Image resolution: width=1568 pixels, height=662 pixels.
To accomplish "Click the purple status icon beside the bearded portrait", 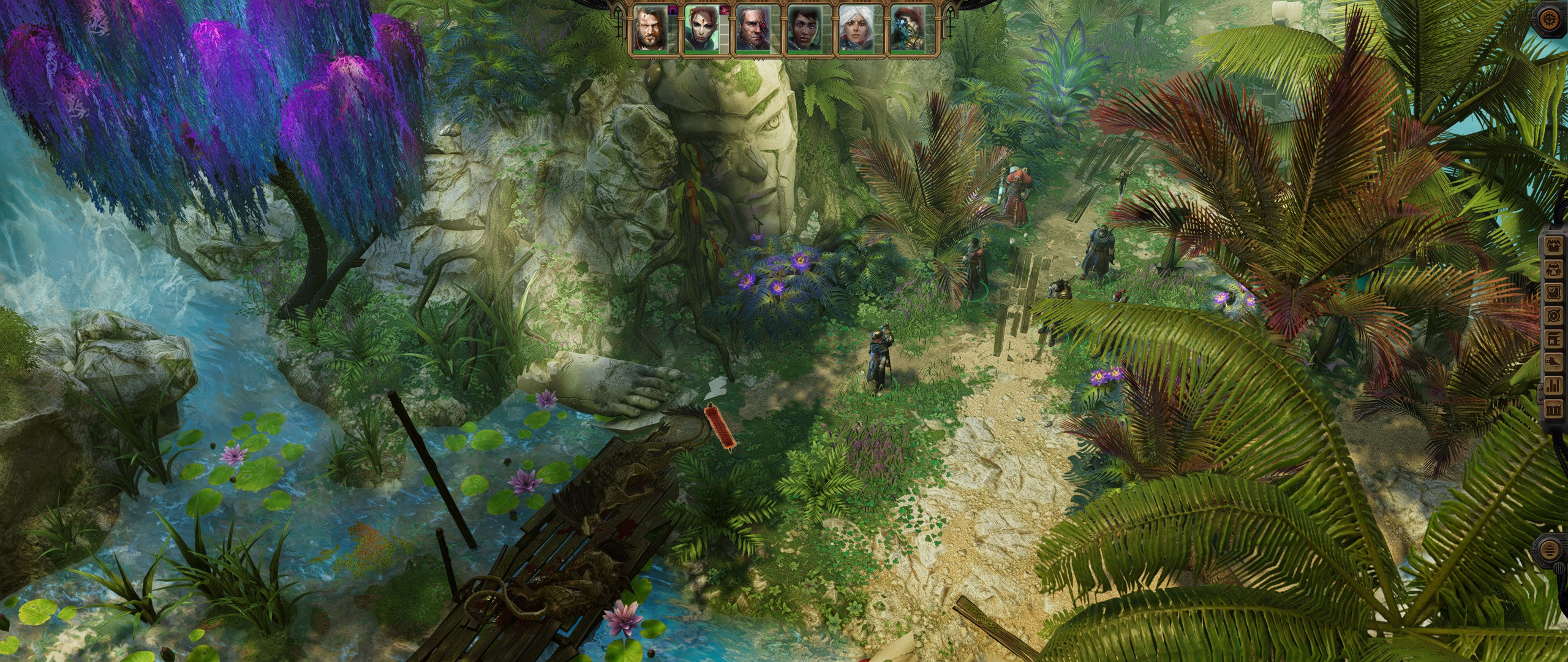I will (672, 10).
